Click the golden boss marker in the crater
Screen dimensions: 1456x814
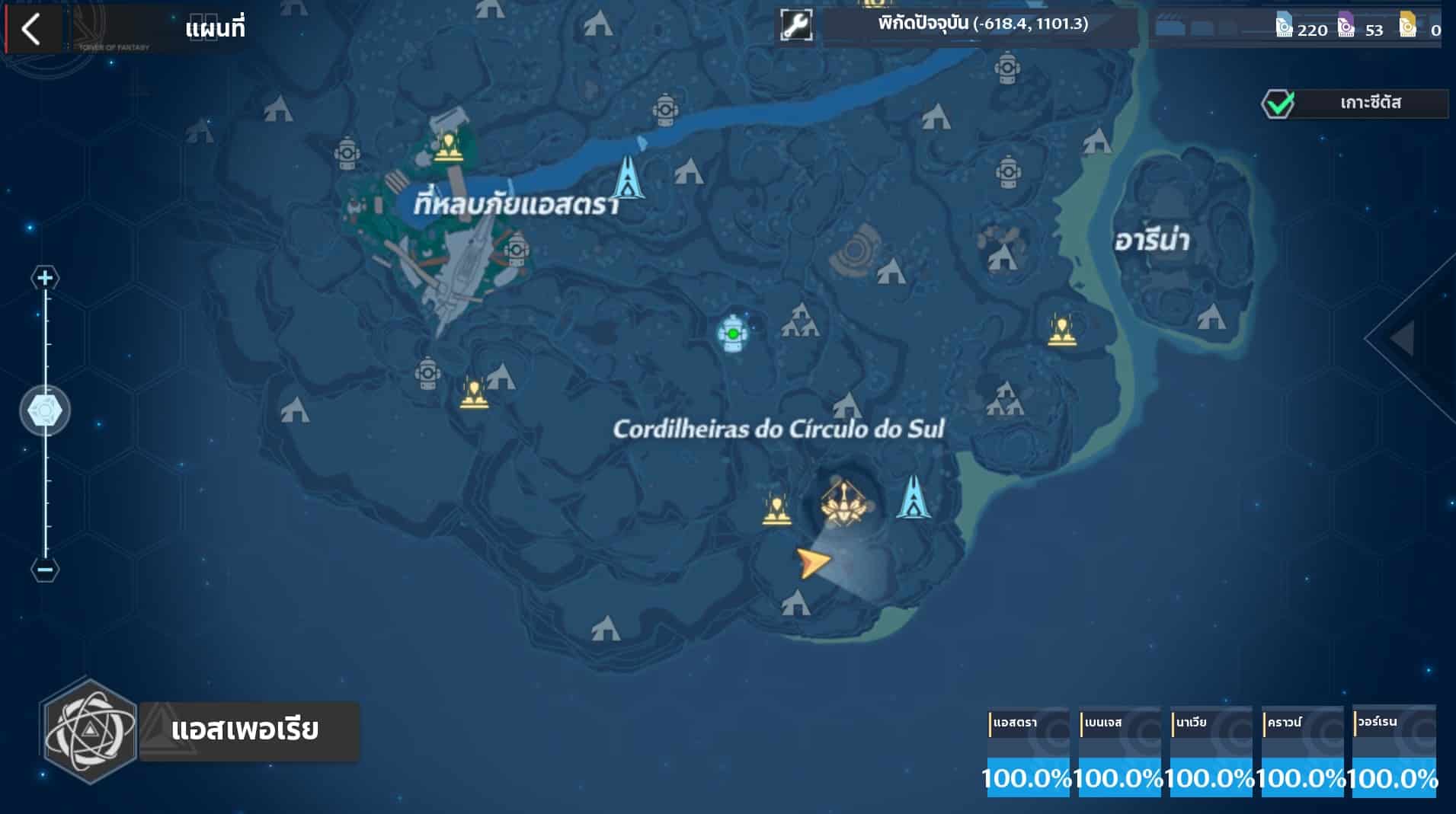(x=843, y=503)
